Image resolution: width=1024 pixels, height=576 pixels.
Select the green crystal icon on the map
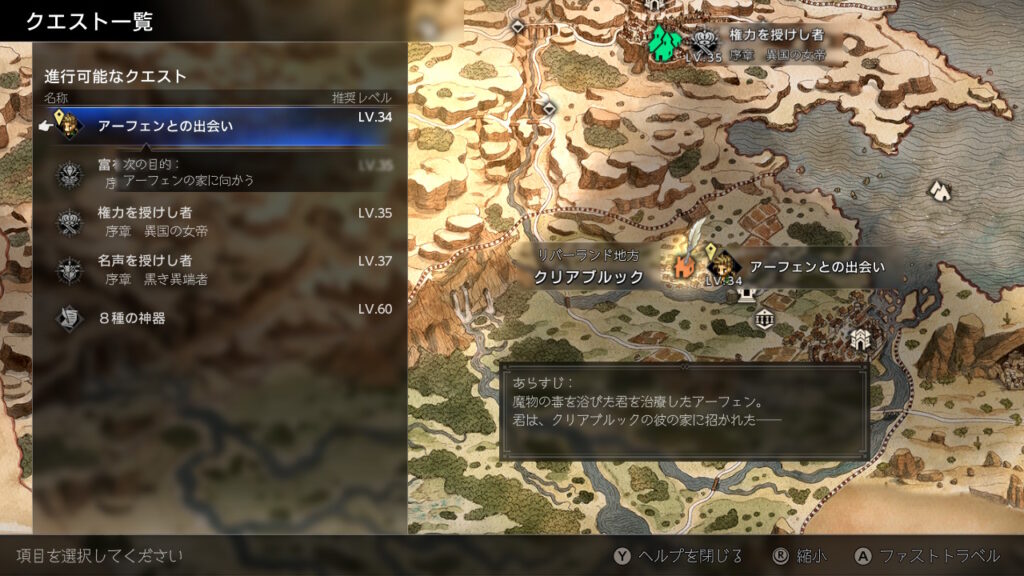662,43
